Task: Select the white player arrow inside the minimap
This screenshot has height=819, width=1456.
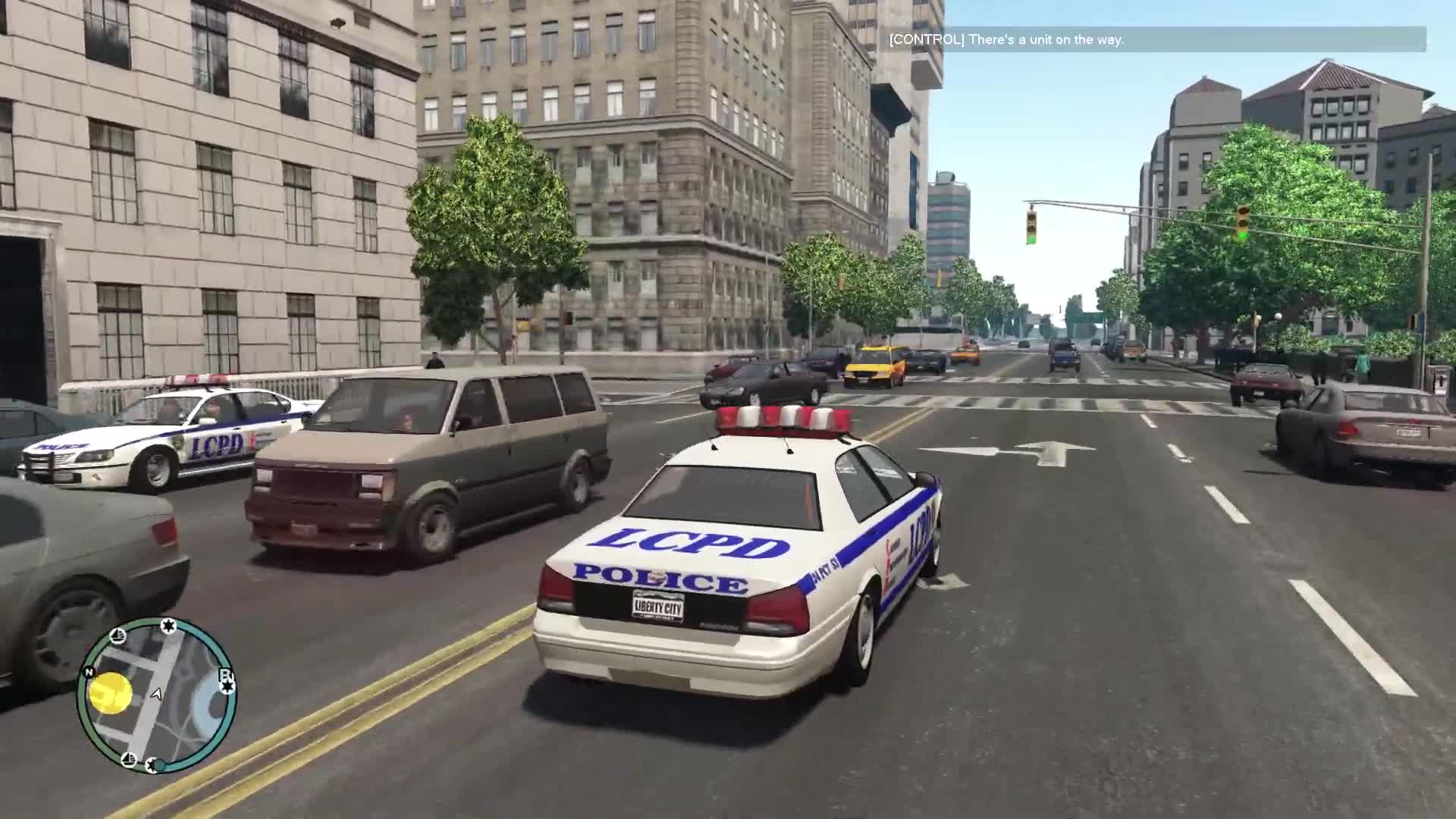Action: coord(156,695)
